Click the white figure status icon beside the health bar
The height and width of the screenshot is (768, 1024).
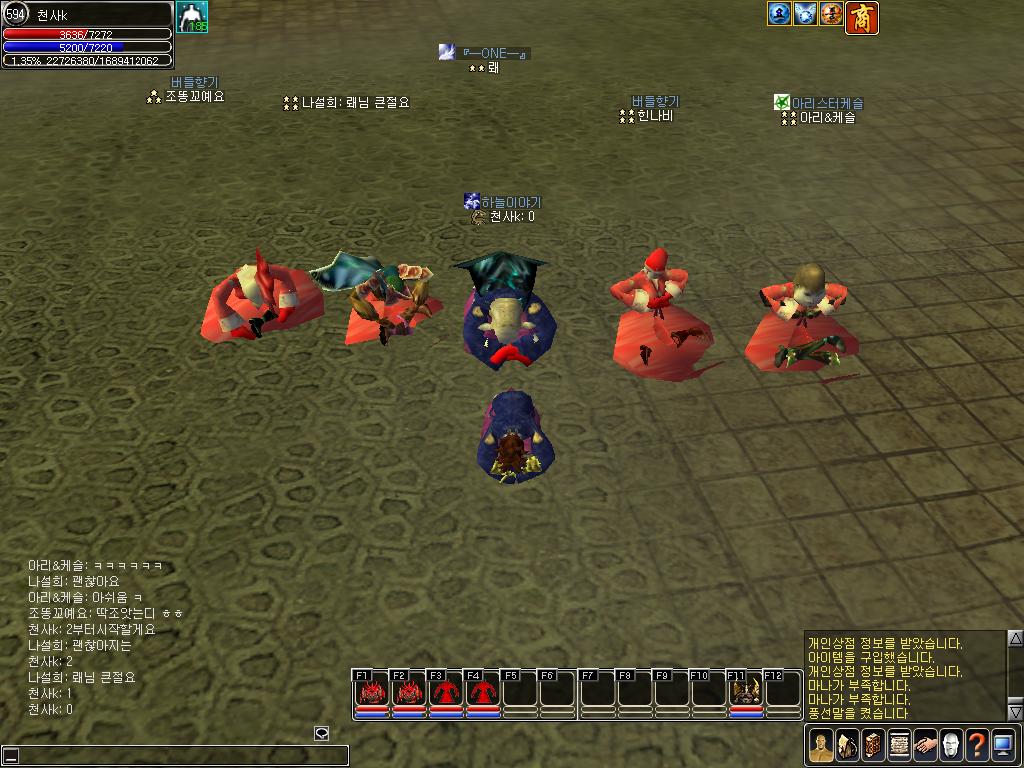192,17
